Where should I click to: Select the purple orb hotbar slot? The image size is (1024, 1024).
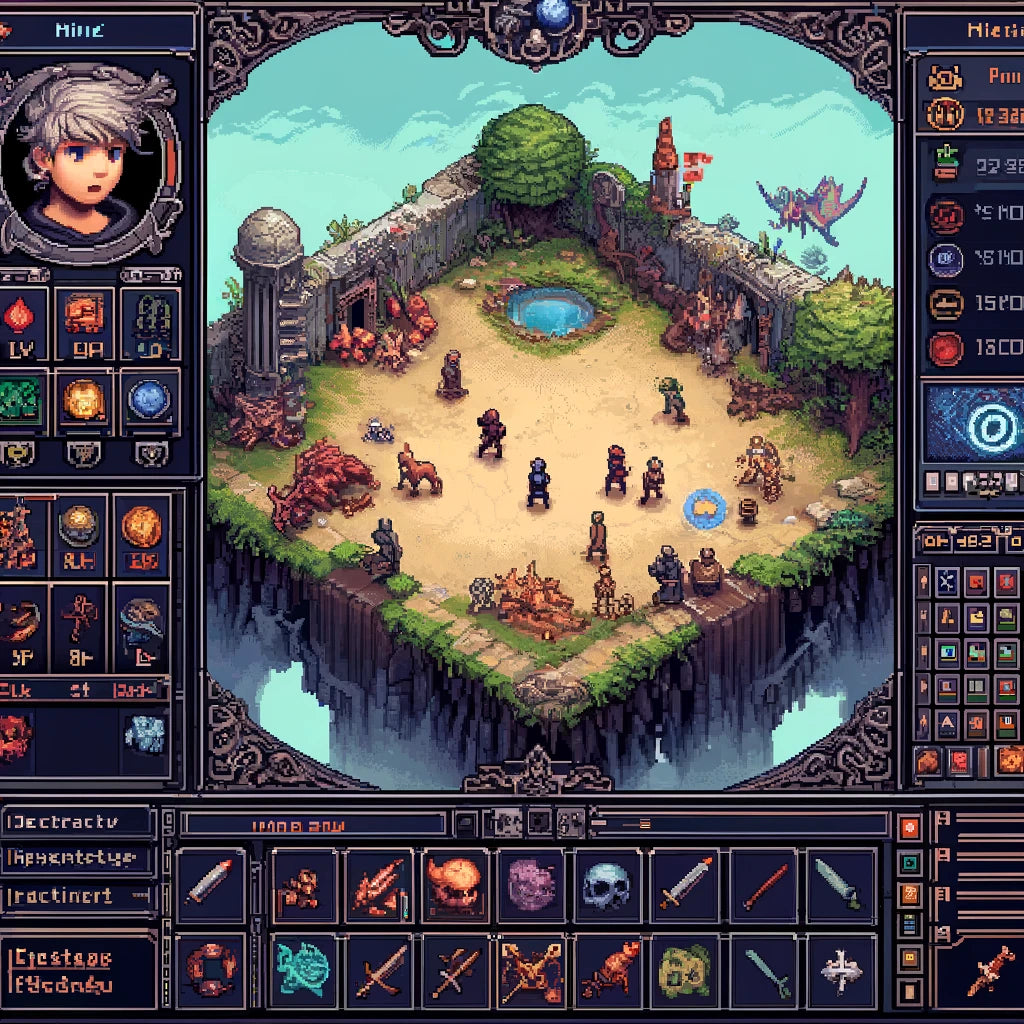[x=531, y=886]
